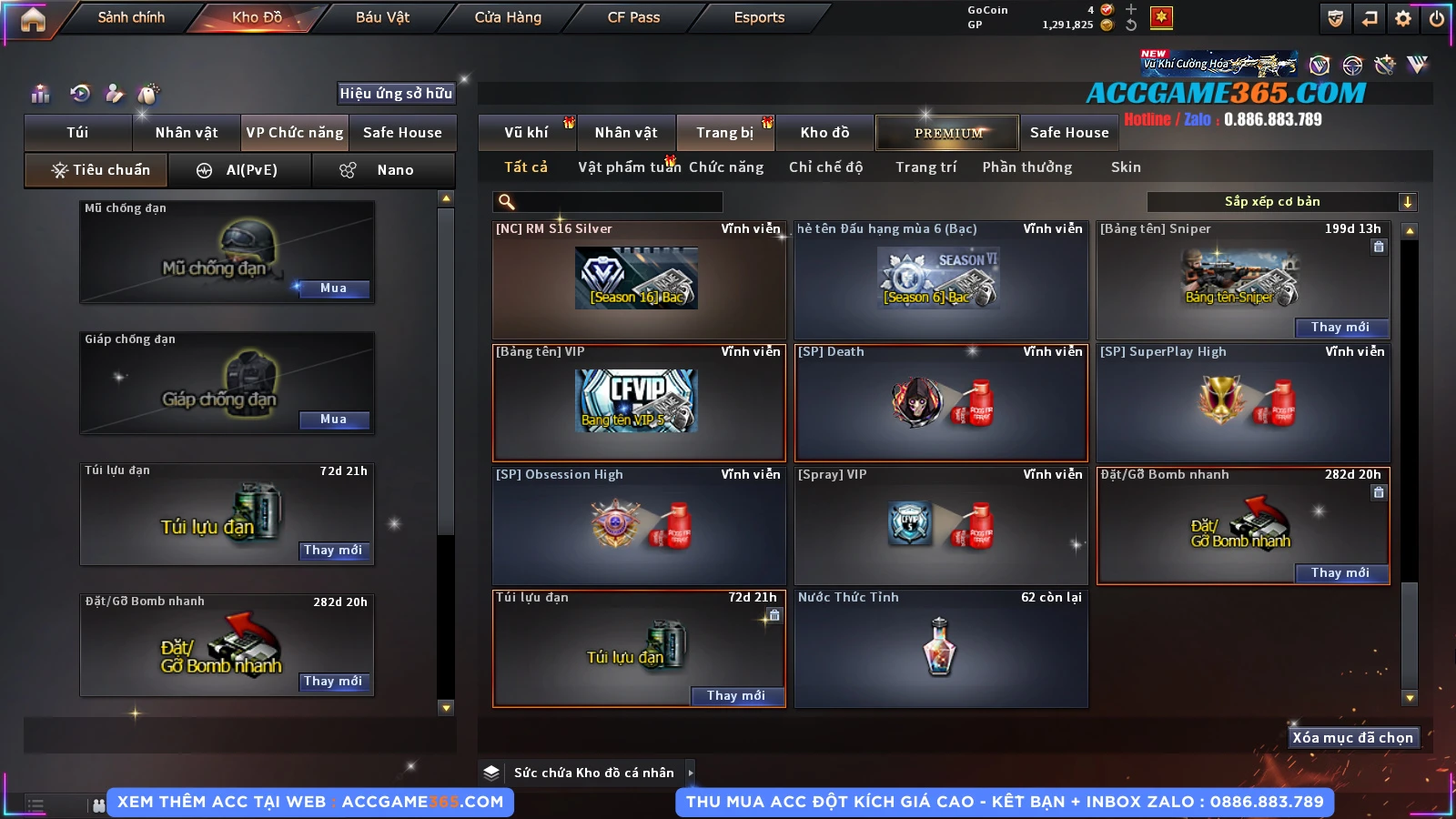
Task: Open the CF Pass menu
Action: (x=633, y=17)
